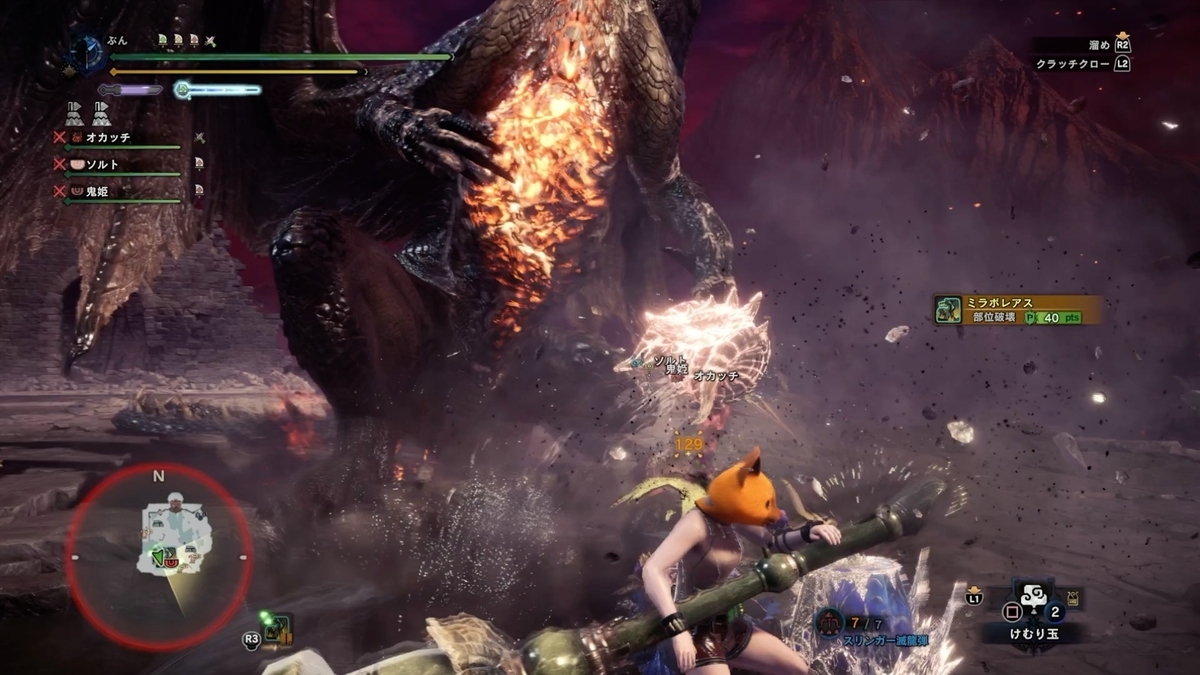Click the player name ぶん
The height and width of the screenshot is (675, 1200).
[x=118, y=41]
